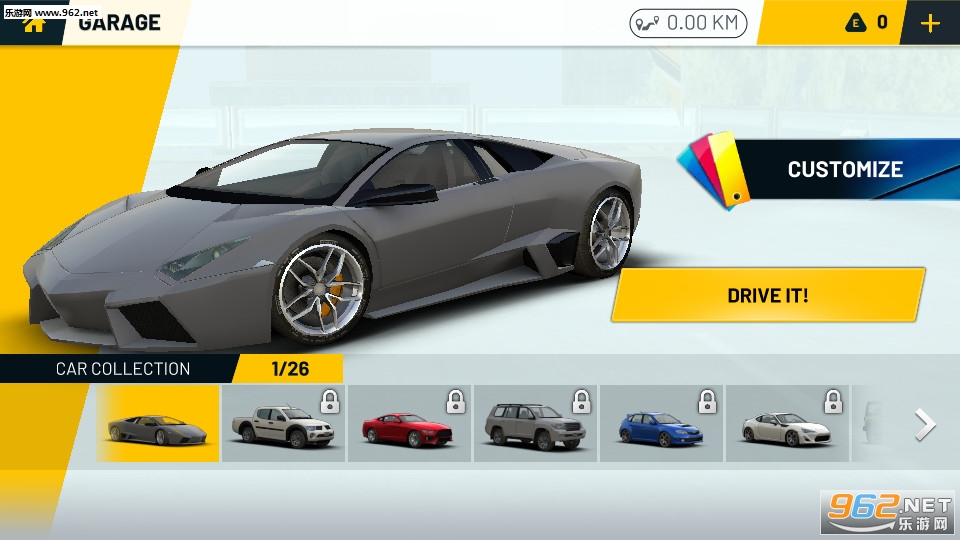Show next cars with the right arrow
The image size is (960, 540).
tap(925, 425)
